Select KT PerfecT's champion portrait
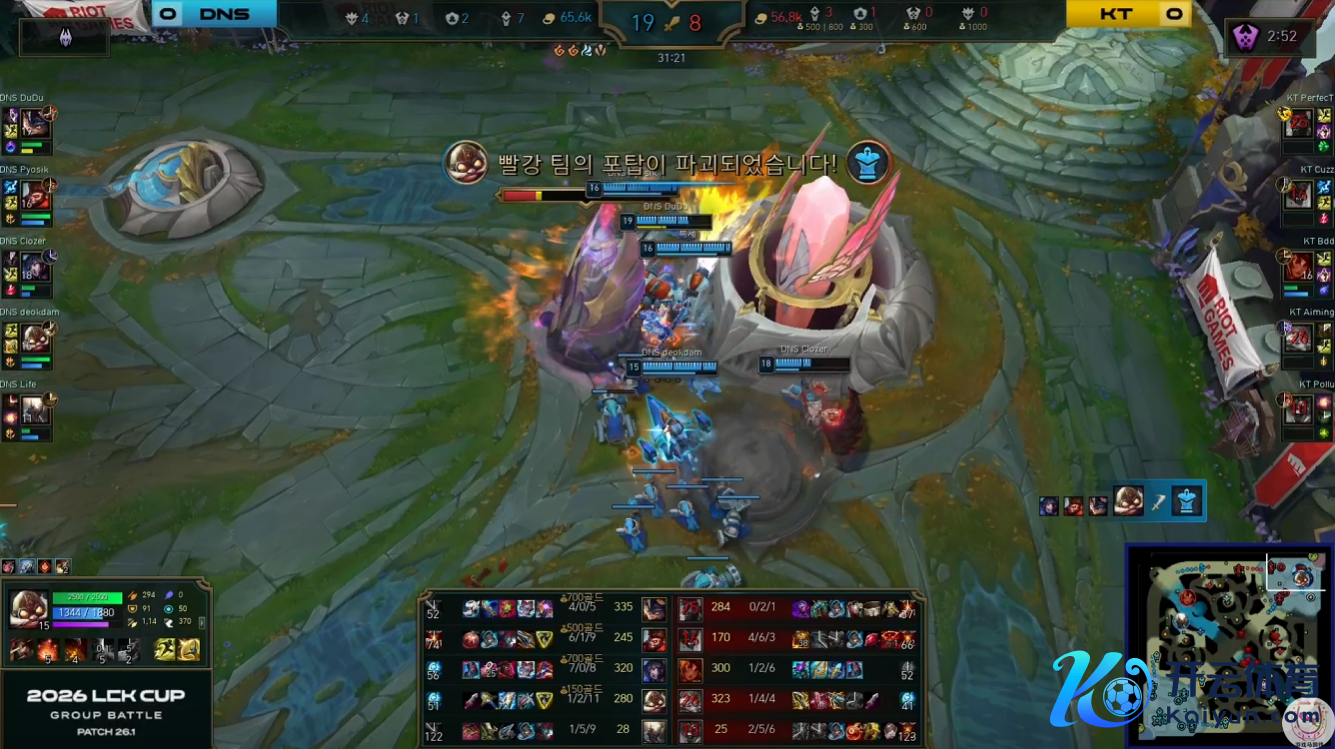Viewport: 1335px width, 749px height. (x=1298, y=123)
